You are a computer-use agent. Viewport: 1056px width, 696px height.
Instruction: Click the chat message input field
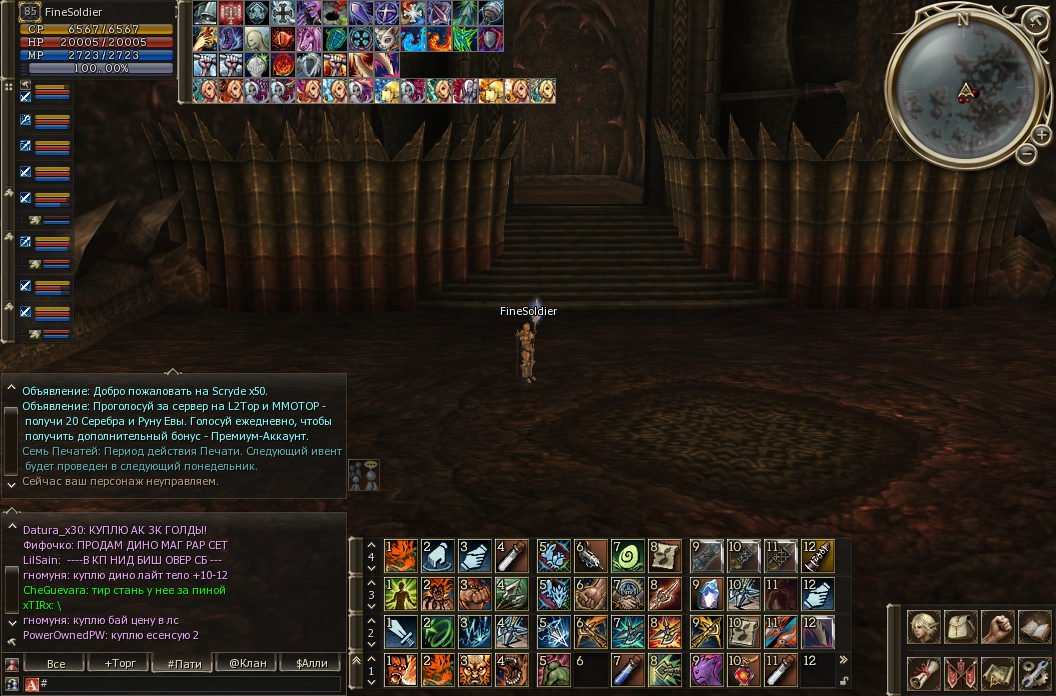tap(190, 684)
